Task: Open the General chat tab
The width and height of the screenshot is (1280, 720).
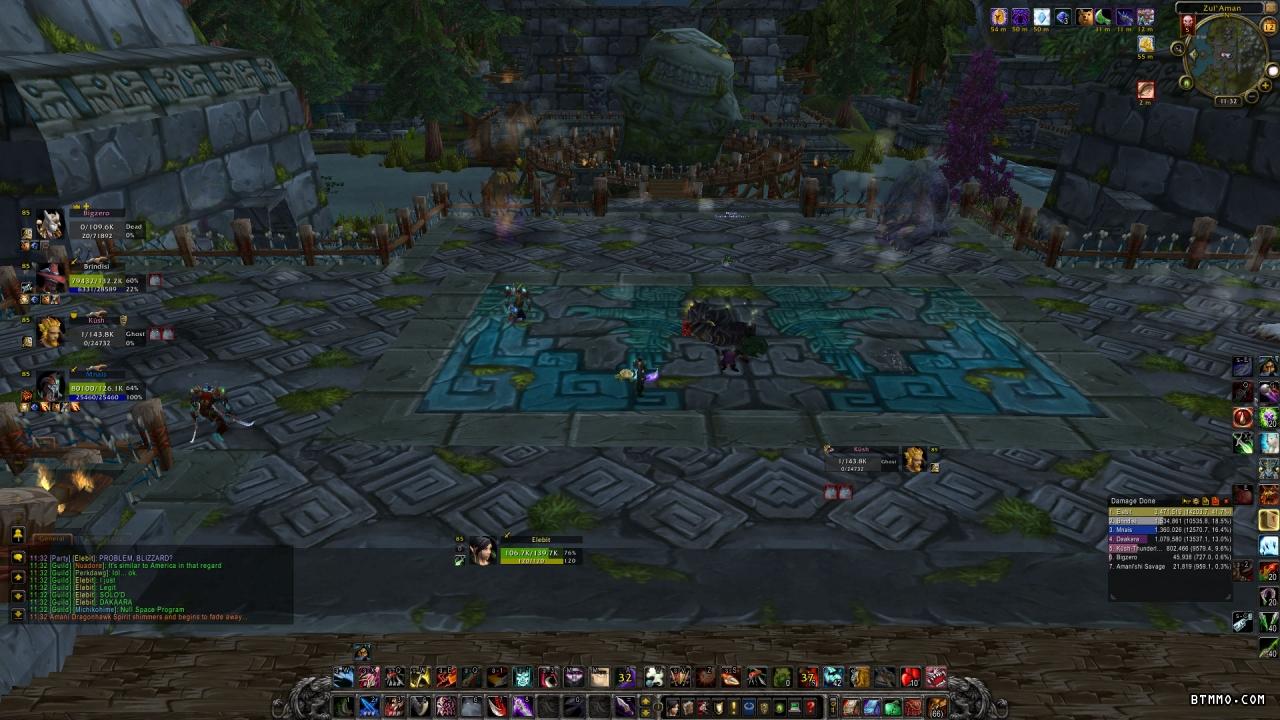Action: (x=50, y=539)
